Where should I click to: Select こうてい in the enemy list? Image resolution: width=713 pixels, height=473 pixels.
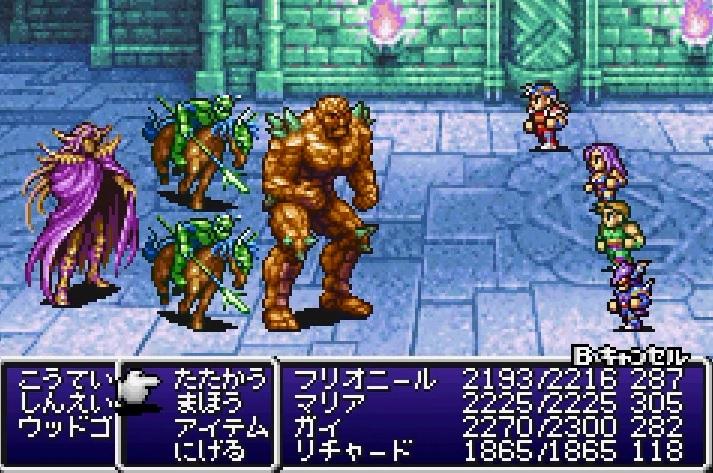[60, 381]
